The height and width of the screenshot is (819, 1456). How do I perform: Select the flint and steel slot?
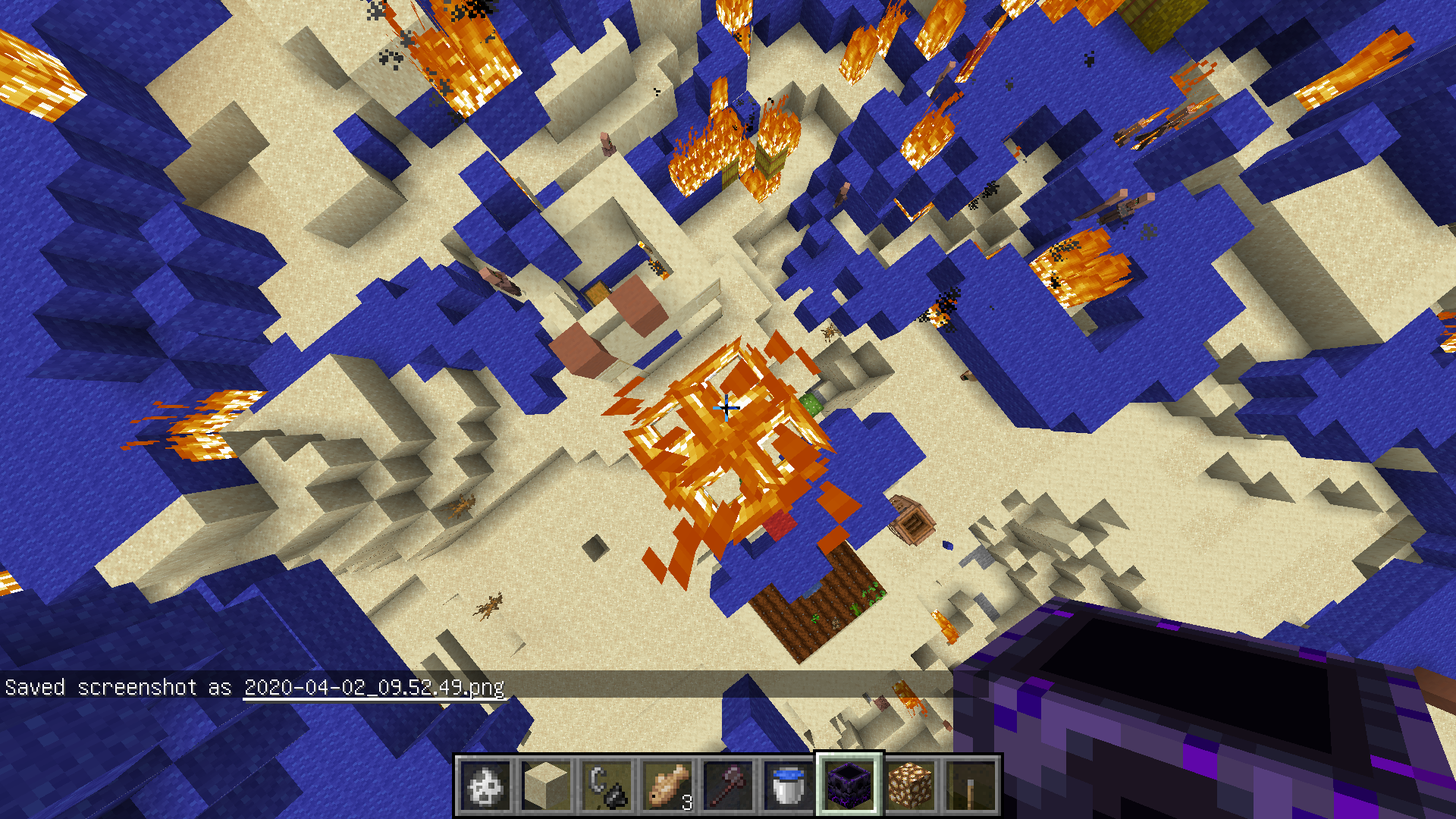[x=607, y=786]
